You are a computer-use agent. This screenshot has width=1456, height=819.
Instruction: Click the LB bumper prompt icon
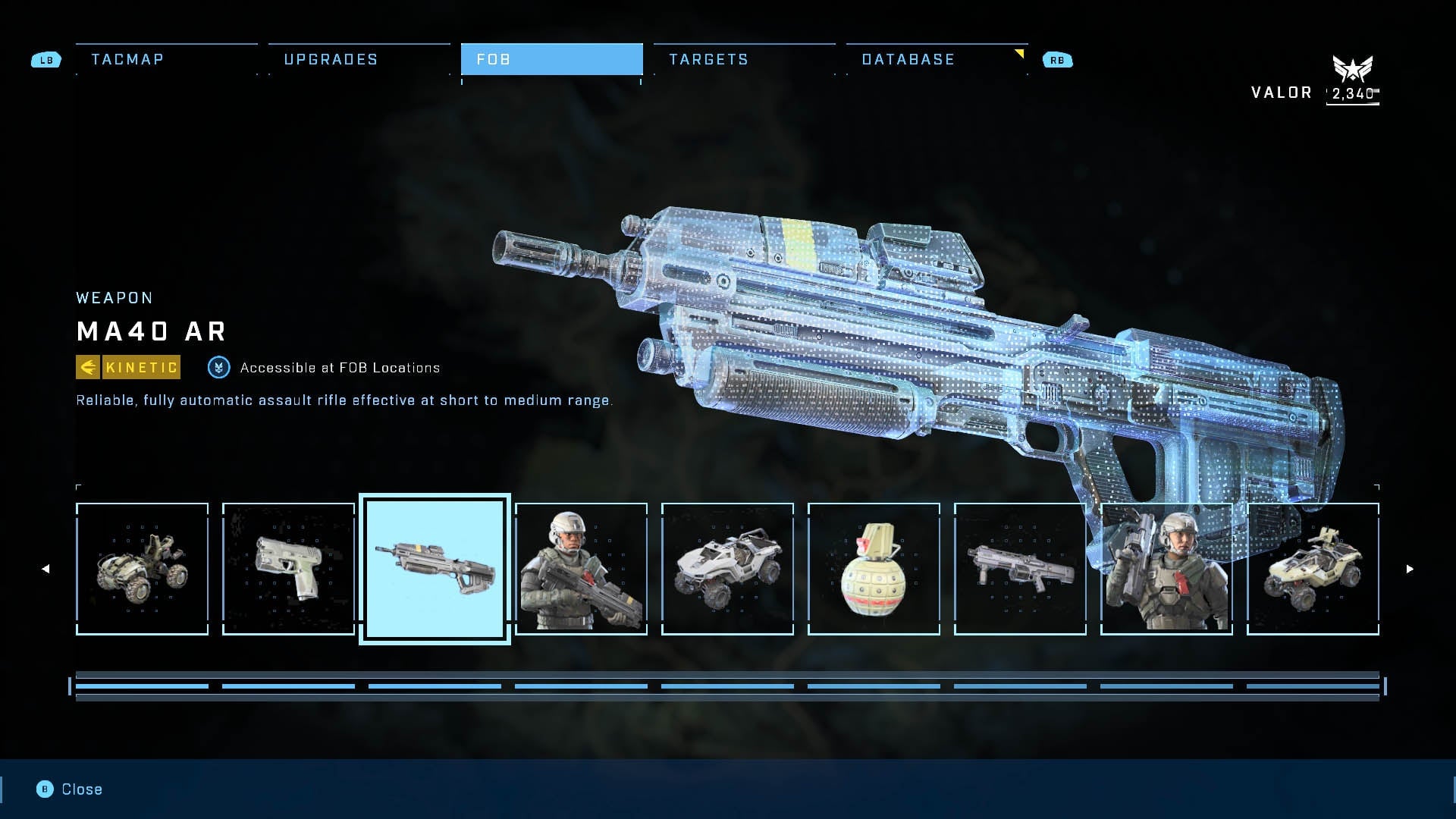point(46,59)
